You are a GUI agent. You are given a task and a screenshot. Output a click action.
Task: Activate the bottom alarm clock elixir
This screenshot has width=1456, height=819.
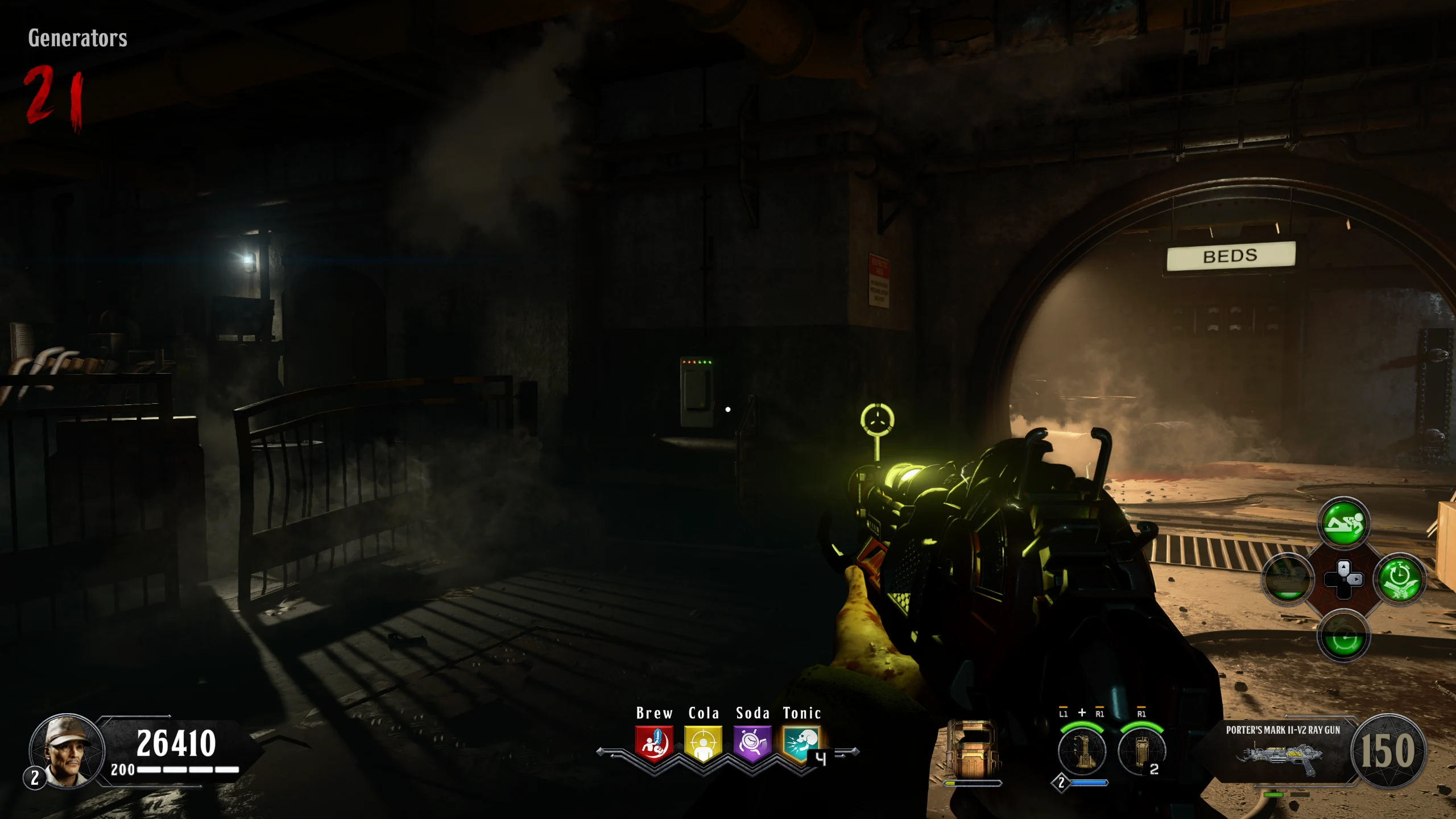(x=1343, y=636)
